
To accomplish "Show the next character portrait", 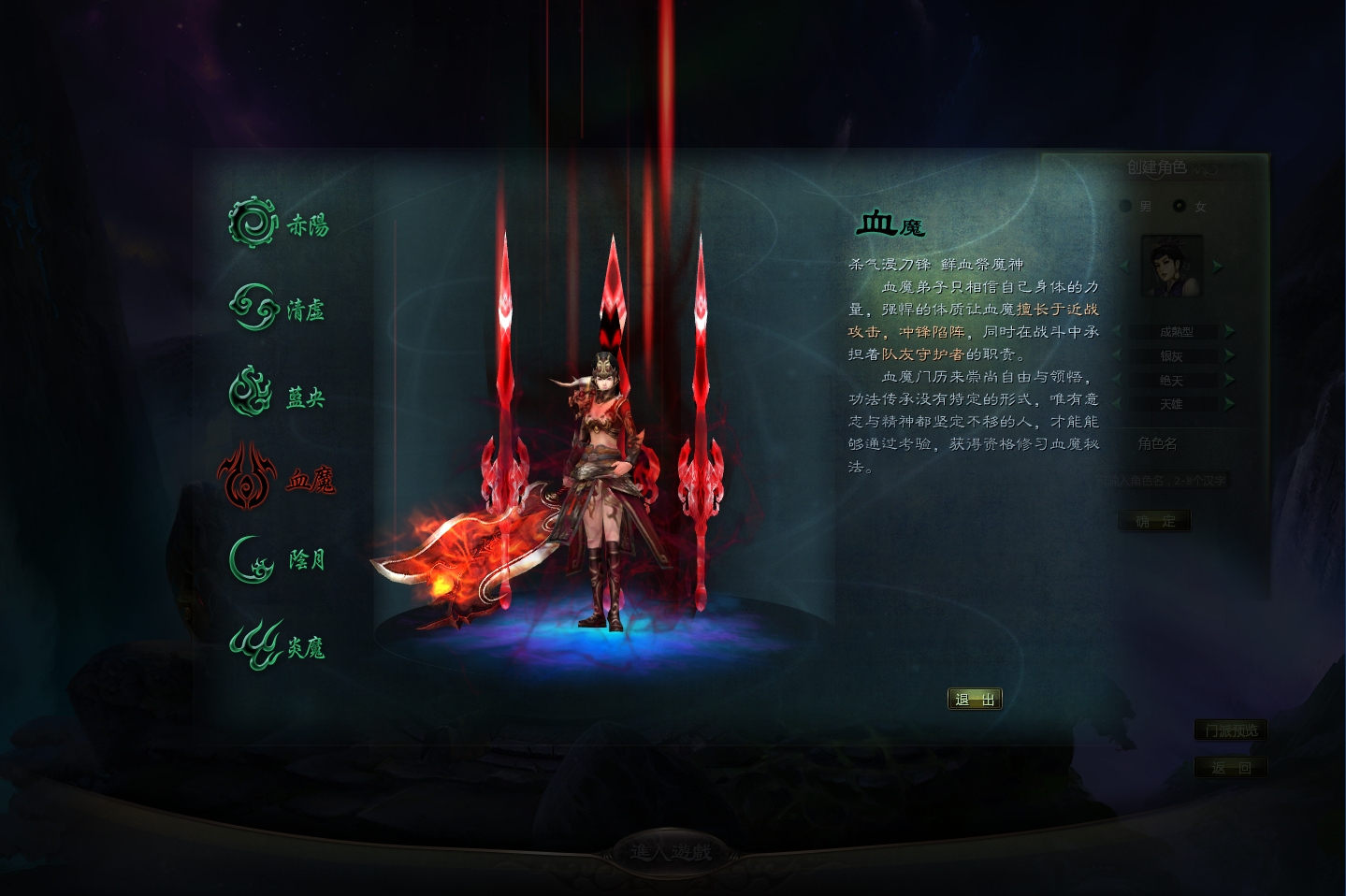I will tap(1218, 267).
